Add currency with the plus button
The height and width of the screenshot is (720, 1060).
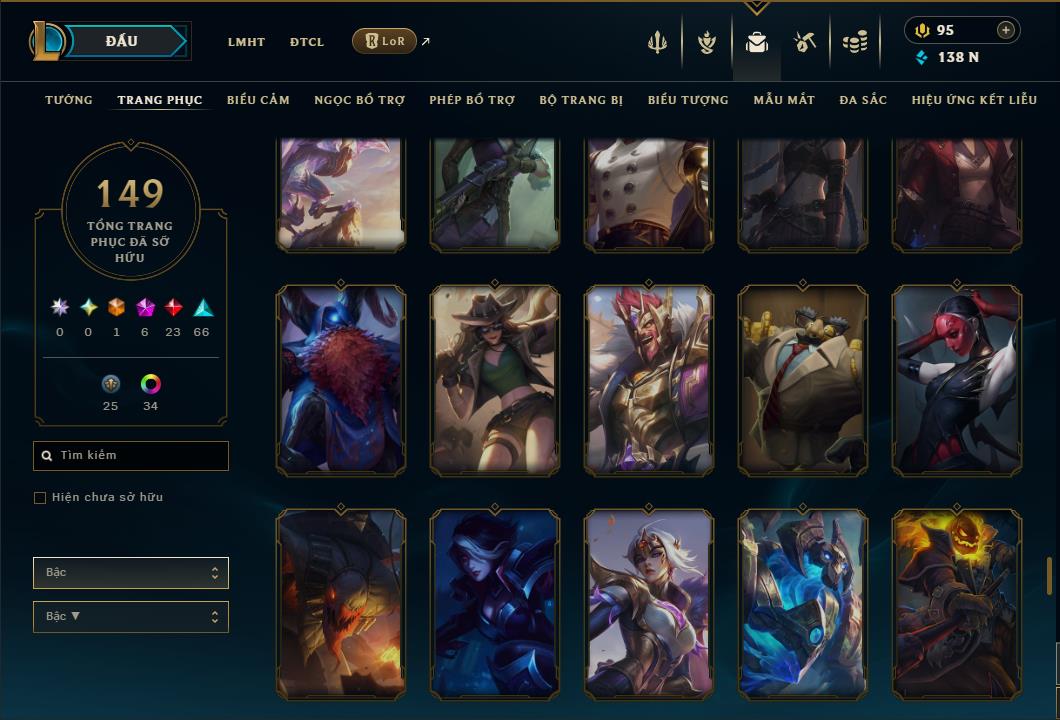[1006, 30]
